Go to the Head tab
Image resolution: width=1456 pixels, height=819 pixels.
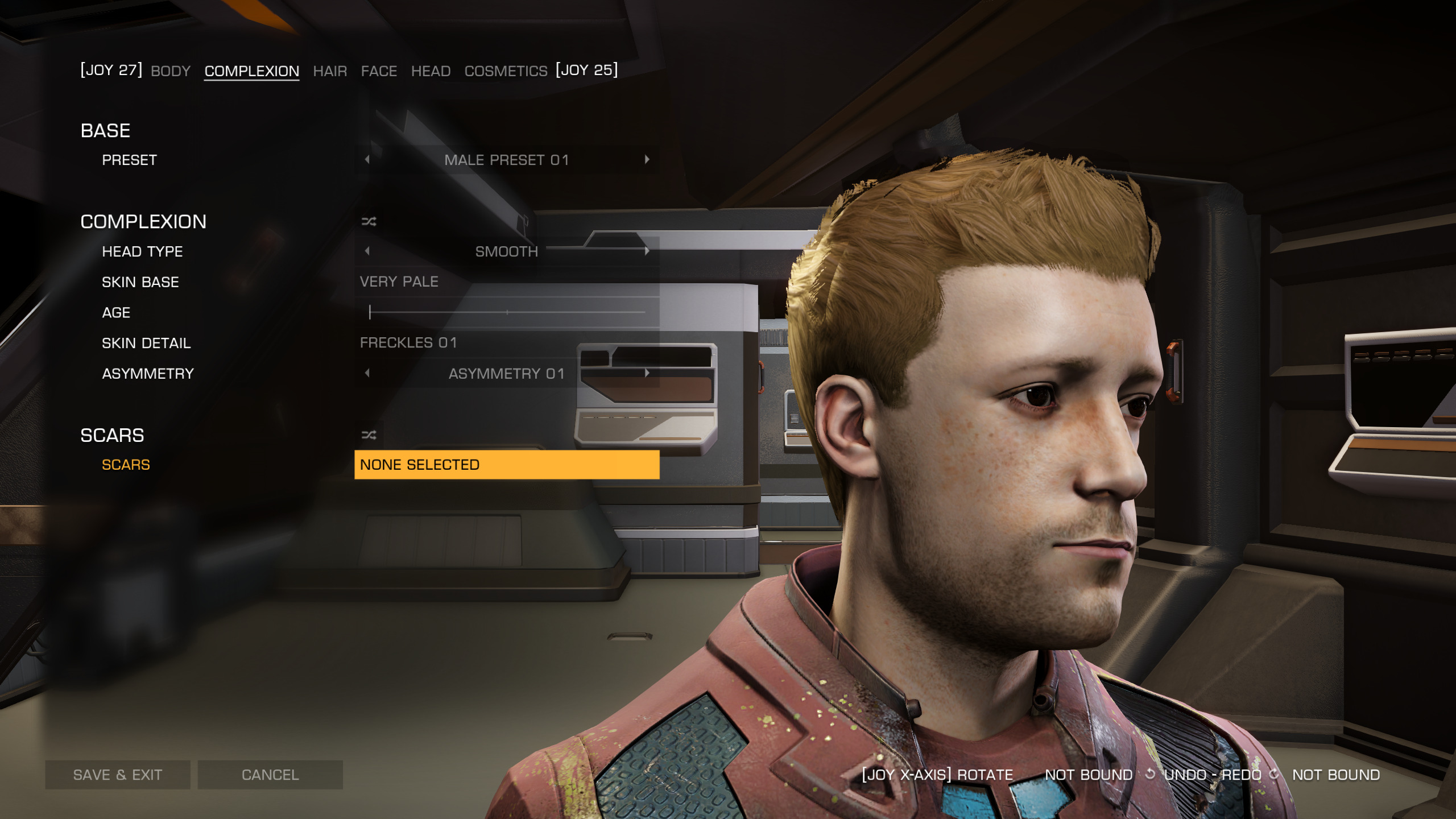431,71
